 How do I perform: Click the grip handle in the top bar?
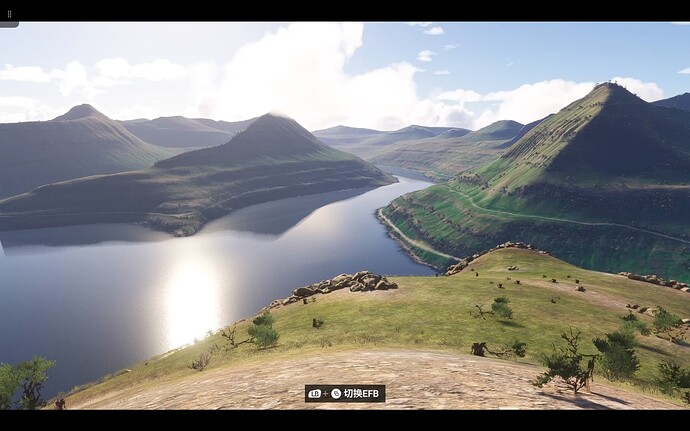[8, 14]
